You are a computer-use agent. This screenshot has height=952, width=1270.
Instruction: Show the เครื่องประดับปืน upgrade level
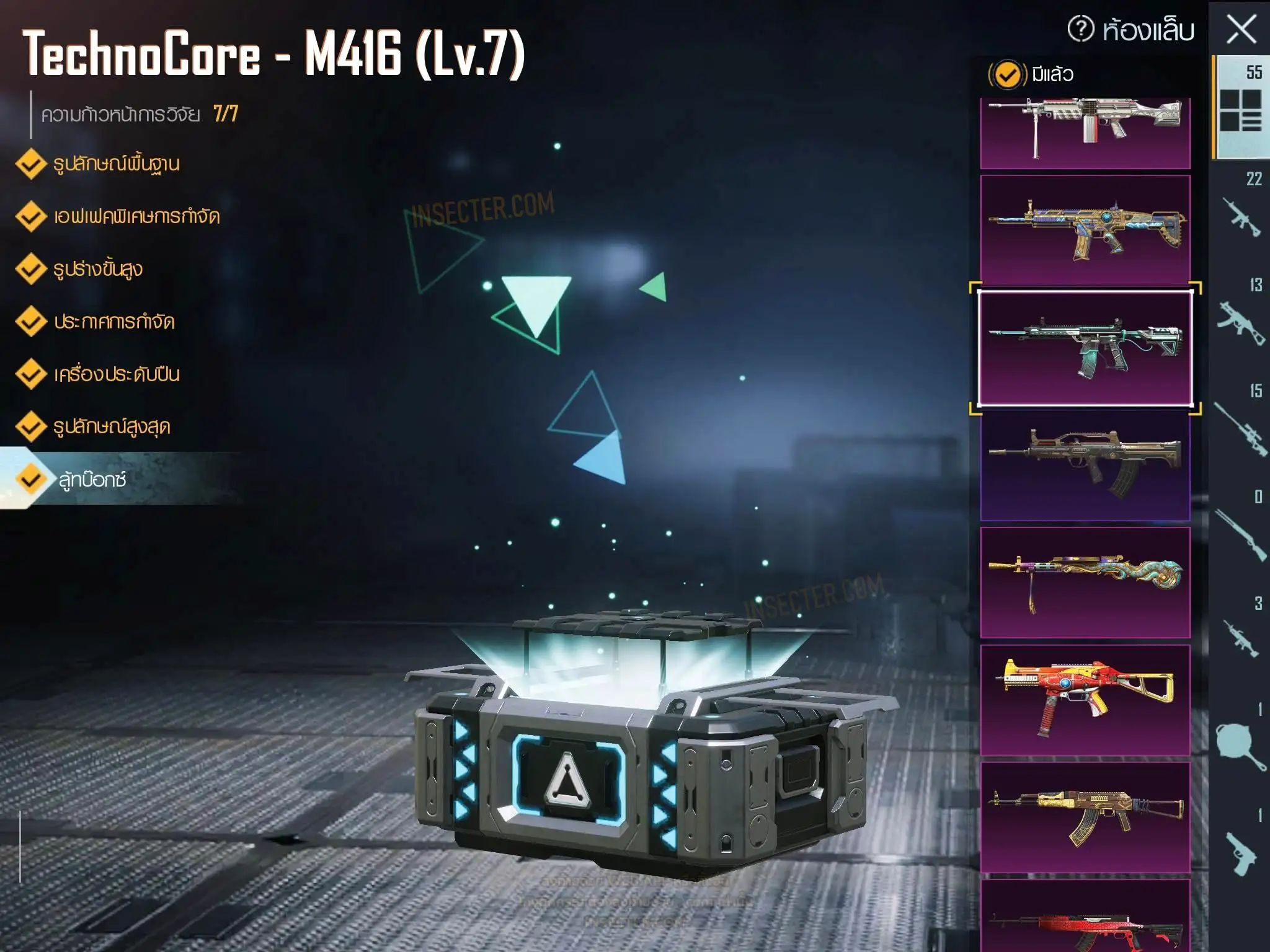[x=117, y=375]
